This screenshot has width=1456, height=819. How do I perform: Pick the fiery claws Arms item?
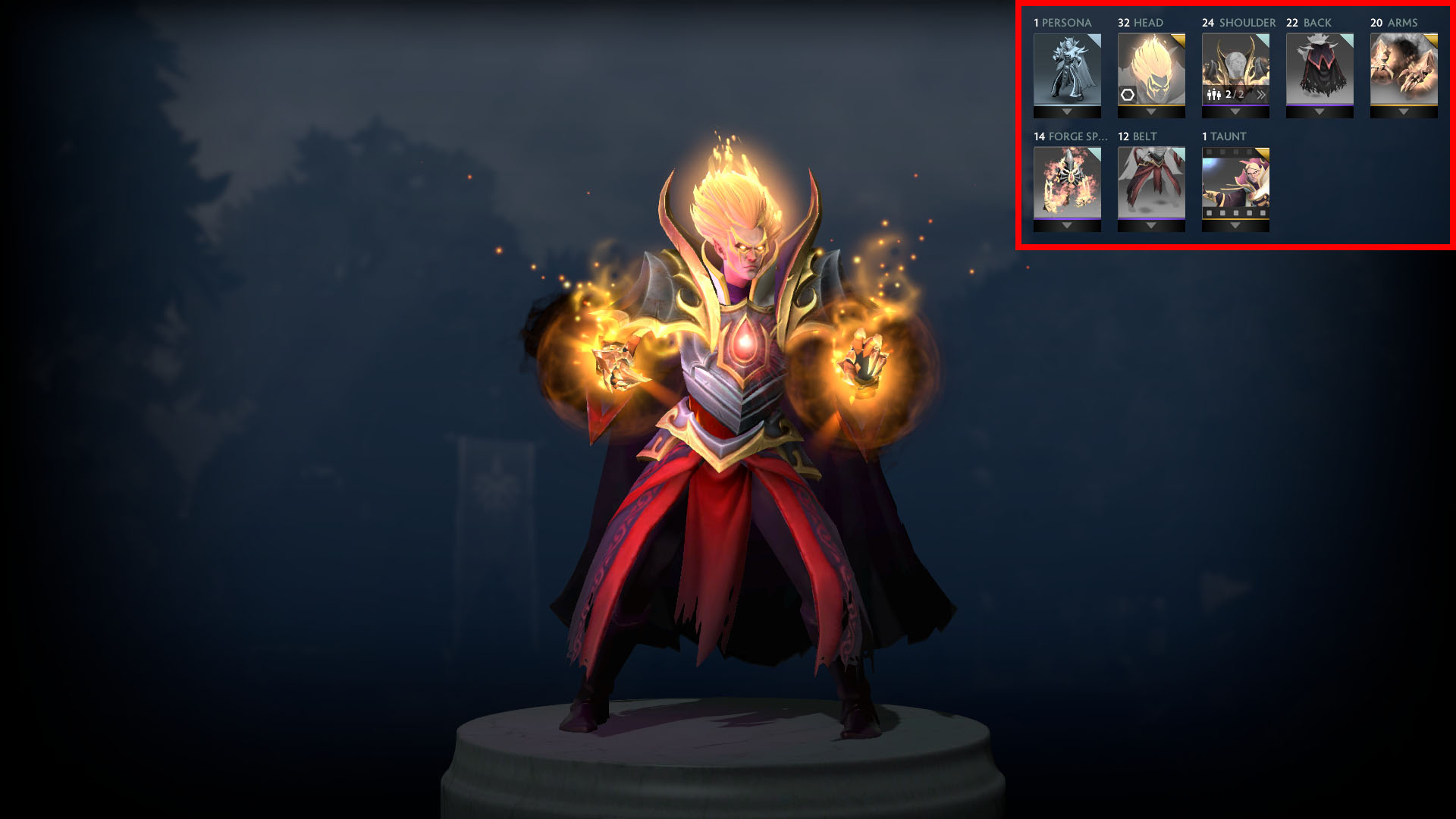(1404, 68)
